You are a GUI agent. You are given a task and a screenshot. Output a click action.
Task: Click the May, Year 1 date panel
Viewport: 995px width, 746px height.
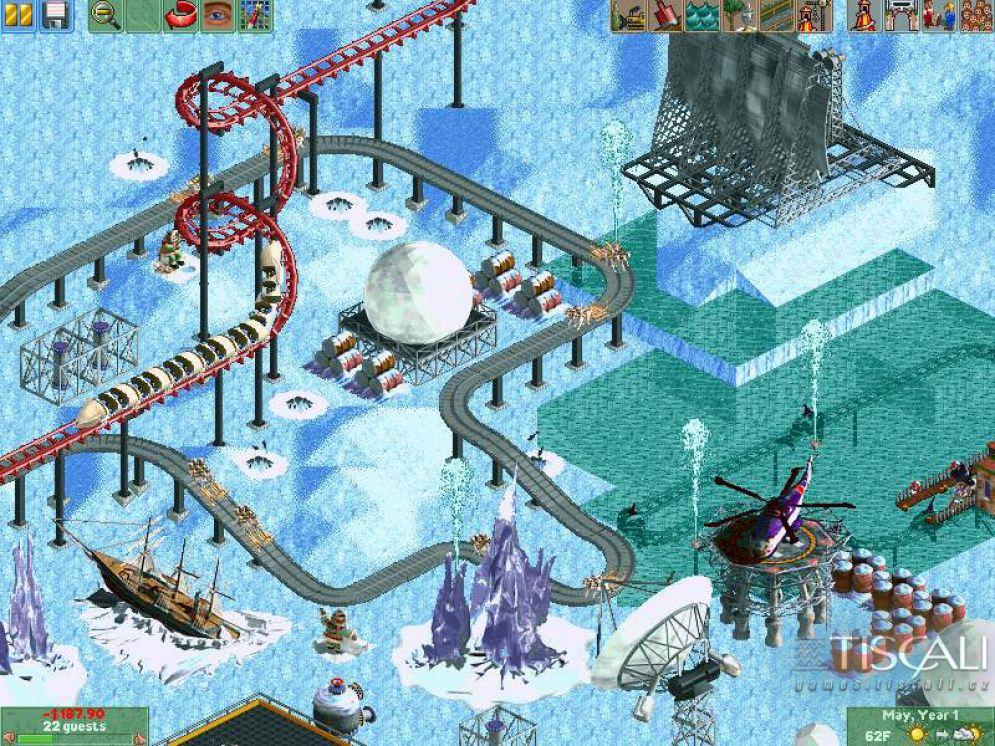click(x=919, y=715)
